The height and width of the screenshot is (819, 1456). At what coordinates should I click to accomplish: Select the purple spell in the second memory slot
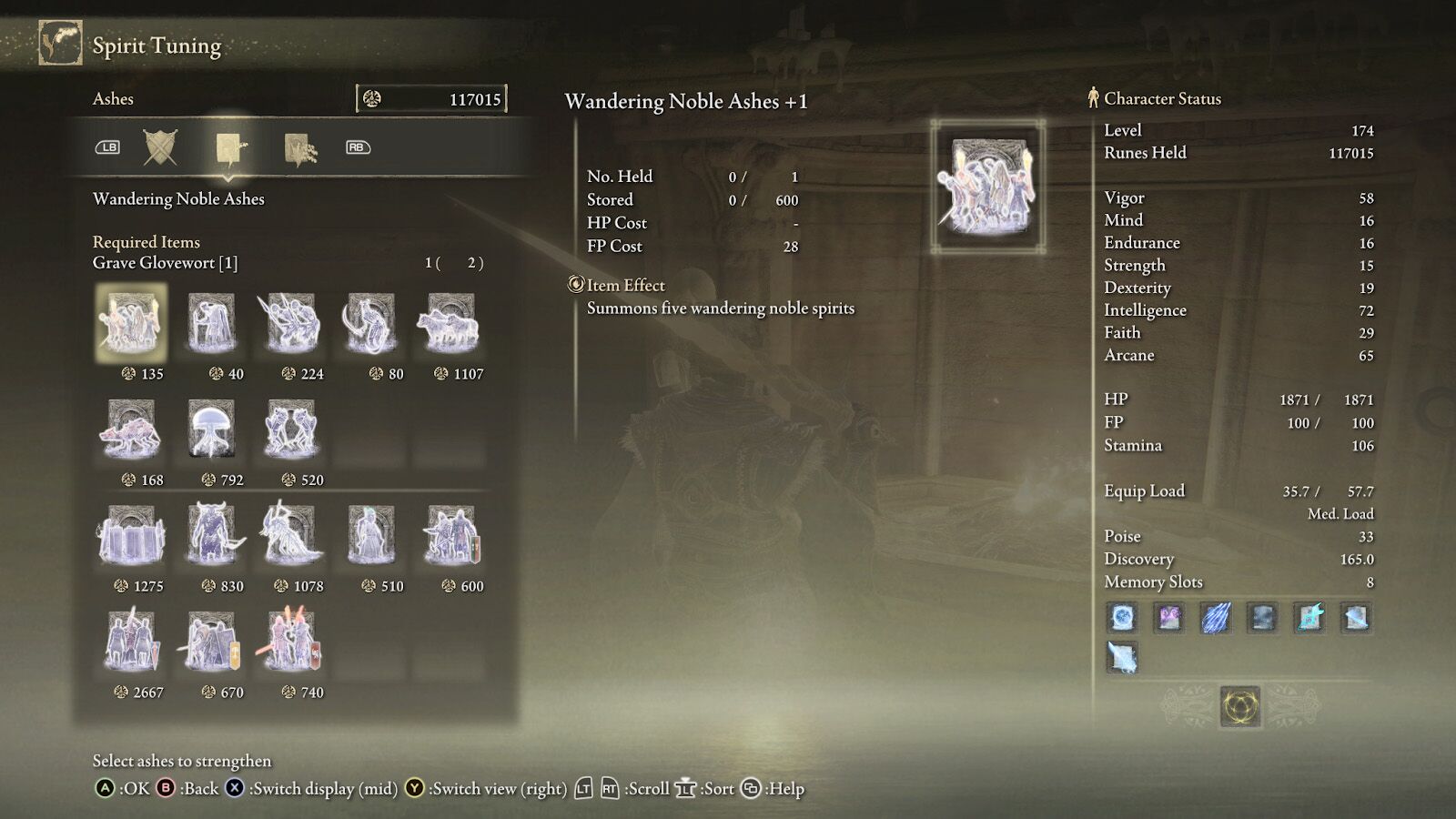pos(1169,618)
